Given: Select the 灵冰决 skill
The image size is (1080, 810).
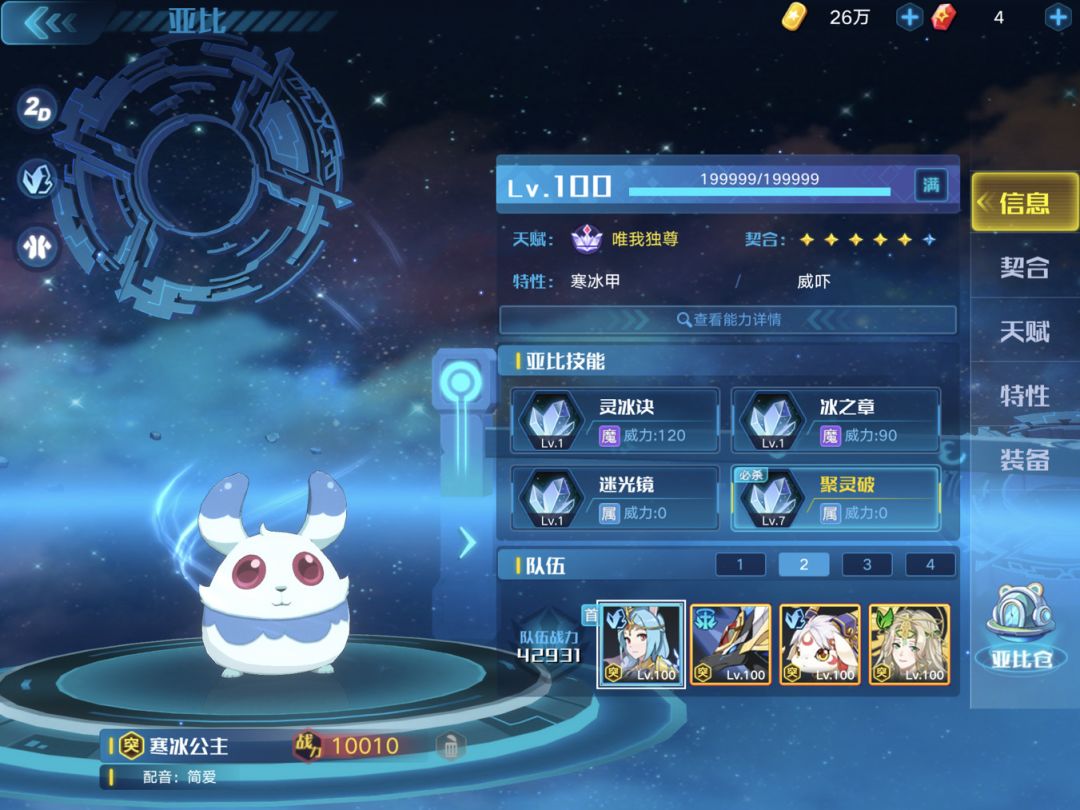Looking at the screenshot, I should click(615, 421).
